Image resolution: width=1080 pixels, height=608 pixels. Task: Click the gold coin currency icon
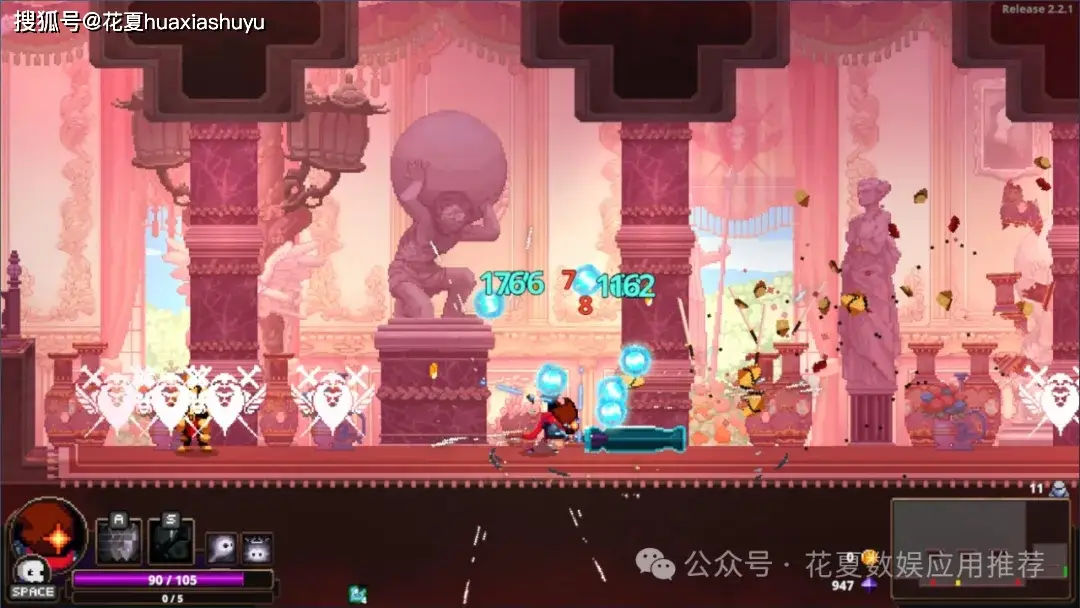coord(869,557)
